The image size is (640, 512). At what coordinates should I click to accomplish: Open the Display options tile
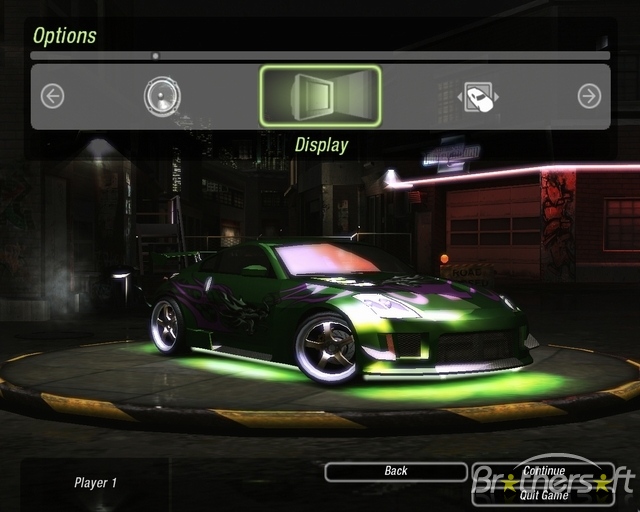click(x=320, y=96)
